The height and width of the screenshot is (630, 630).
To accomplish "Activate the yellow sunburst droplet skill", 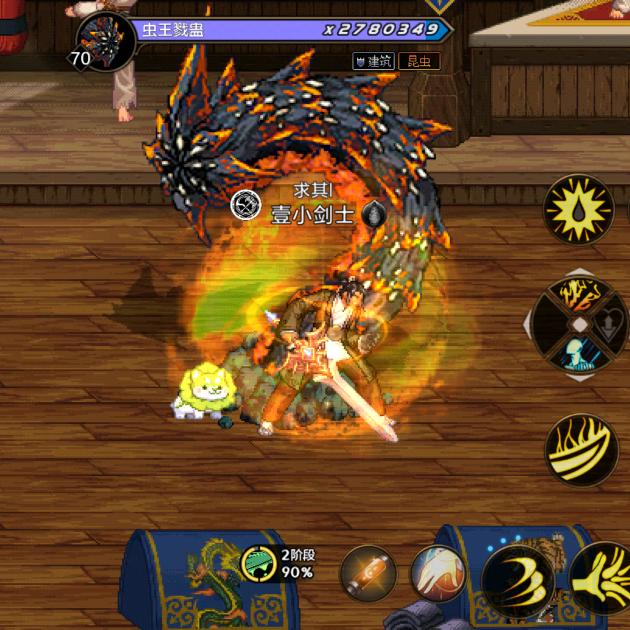I will point(579,209).
